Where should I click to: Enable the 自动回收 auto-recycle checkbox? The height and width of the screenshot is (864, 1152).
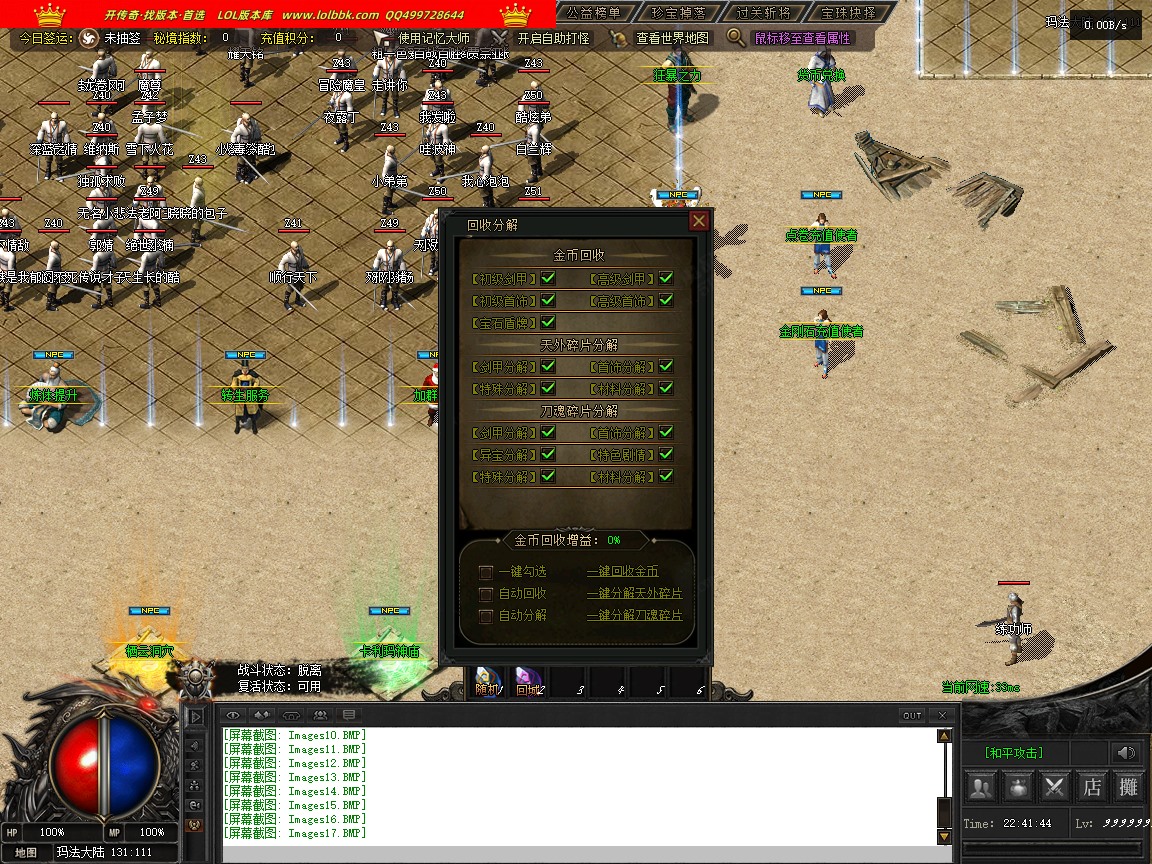click(486, 594)
